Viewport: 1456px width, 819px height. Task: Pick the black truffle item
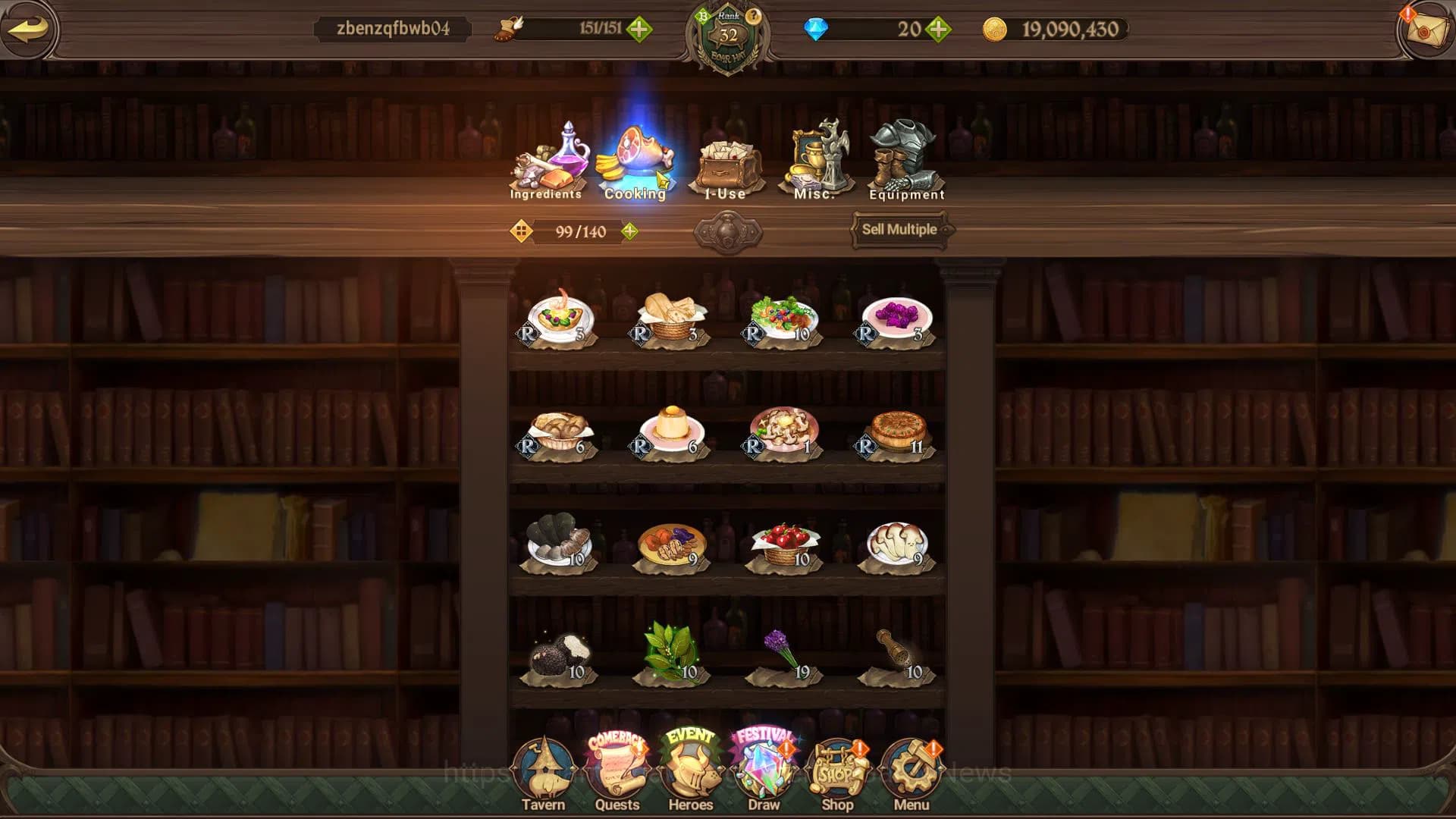(x=560, y=656)
